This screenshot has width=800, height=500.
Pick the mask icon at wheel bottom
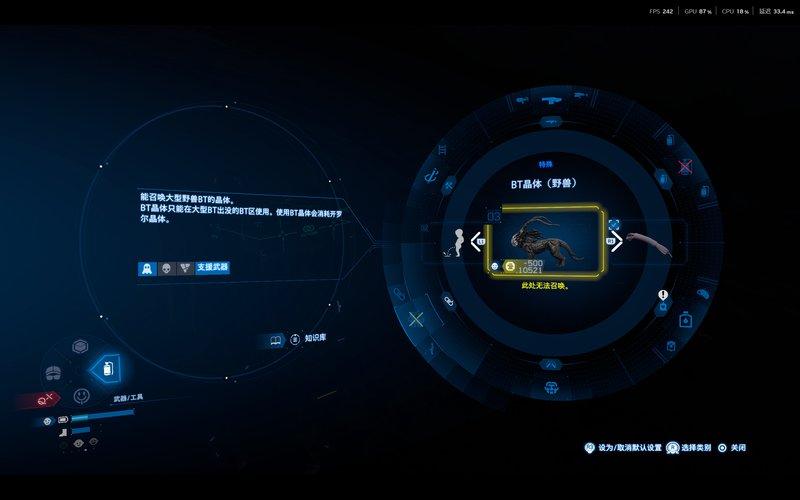point(550,387)
